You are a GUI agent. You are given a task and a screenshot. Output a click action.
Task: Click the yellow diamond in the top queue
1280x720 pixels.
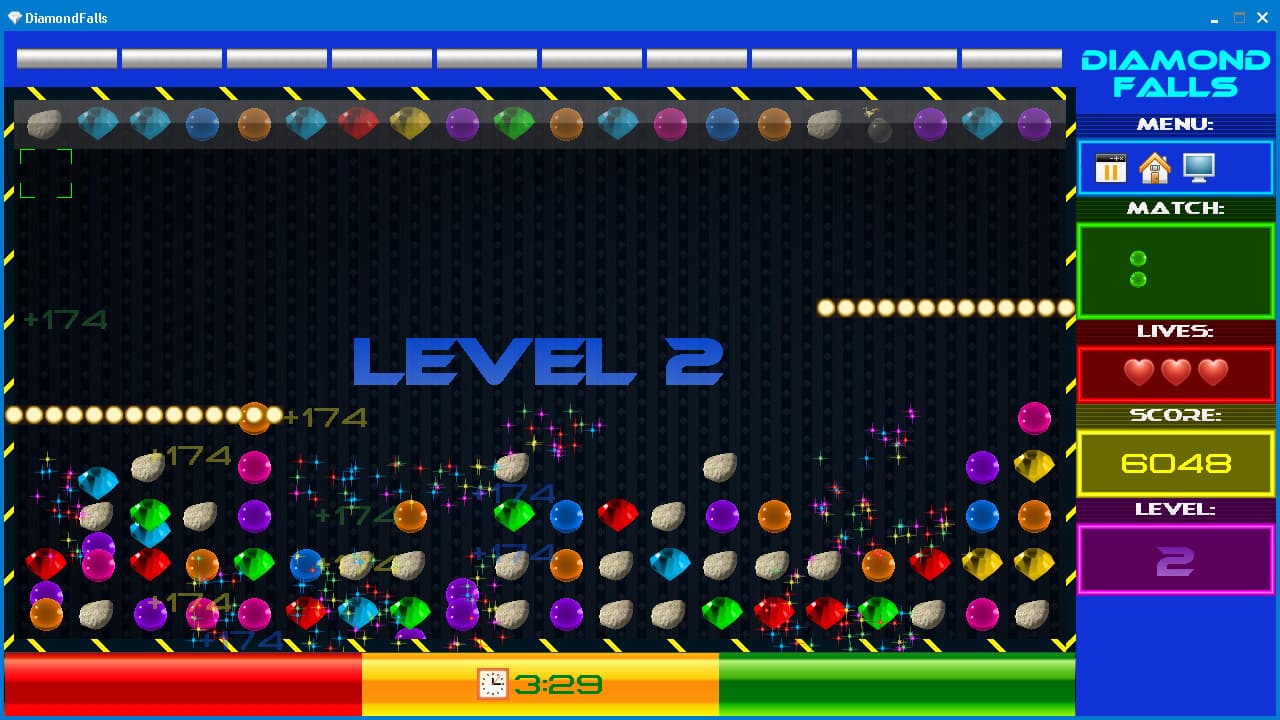pyautogui.click(x=410, y=122)
